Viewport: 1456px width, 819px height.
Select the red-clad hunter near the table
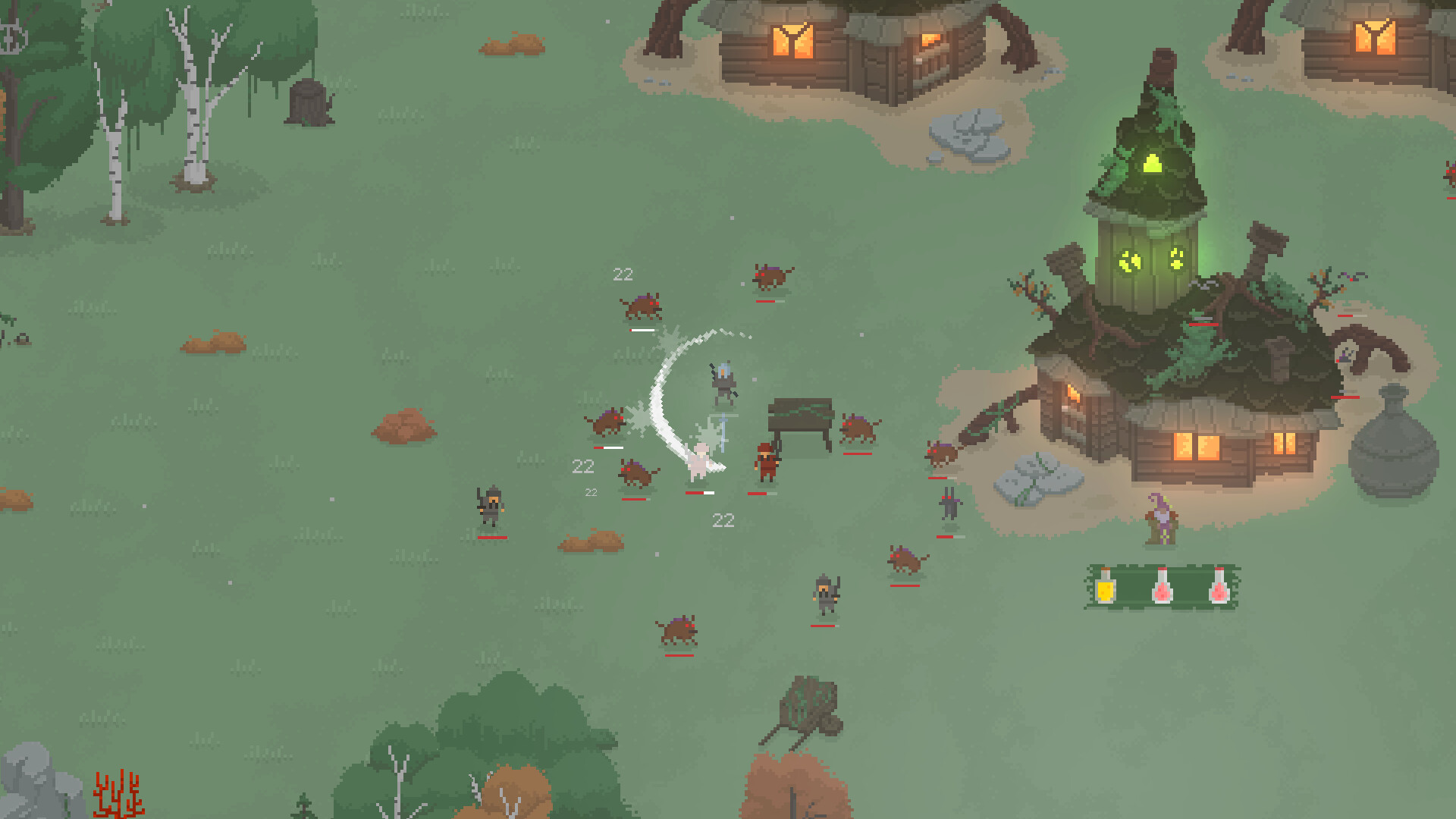[x=766, y=464]
